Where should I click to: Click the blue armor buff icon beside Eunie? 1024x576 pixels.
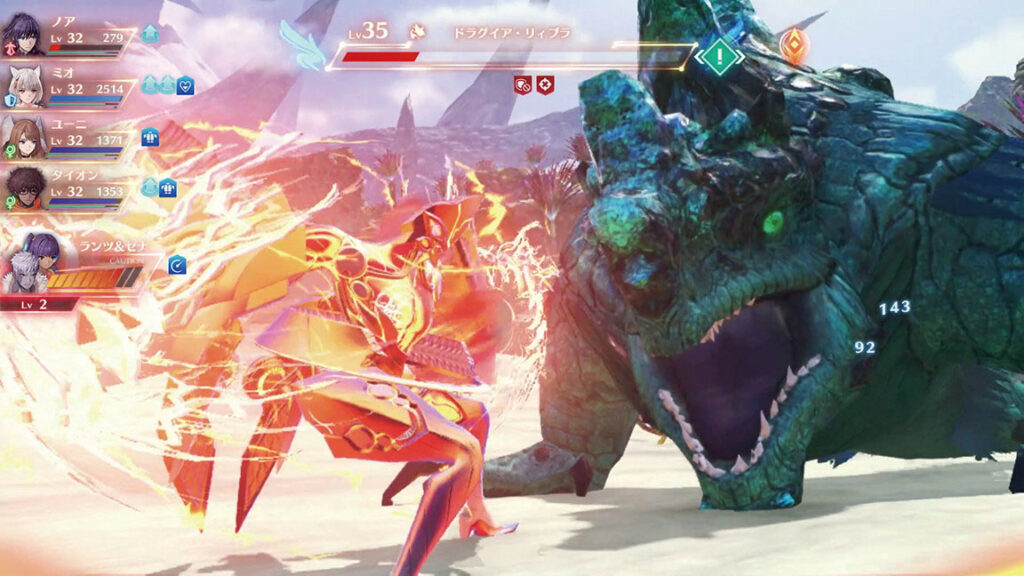tap(151, 137)
